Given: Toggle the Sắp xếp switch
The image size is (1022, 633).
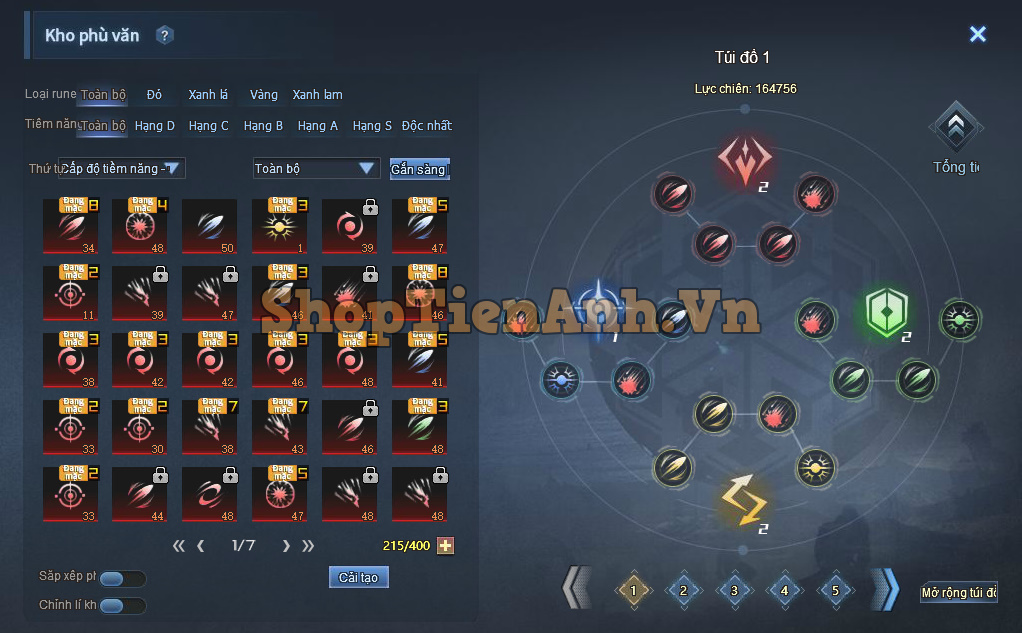Looking at the screenshot, I should coord(122,578).
